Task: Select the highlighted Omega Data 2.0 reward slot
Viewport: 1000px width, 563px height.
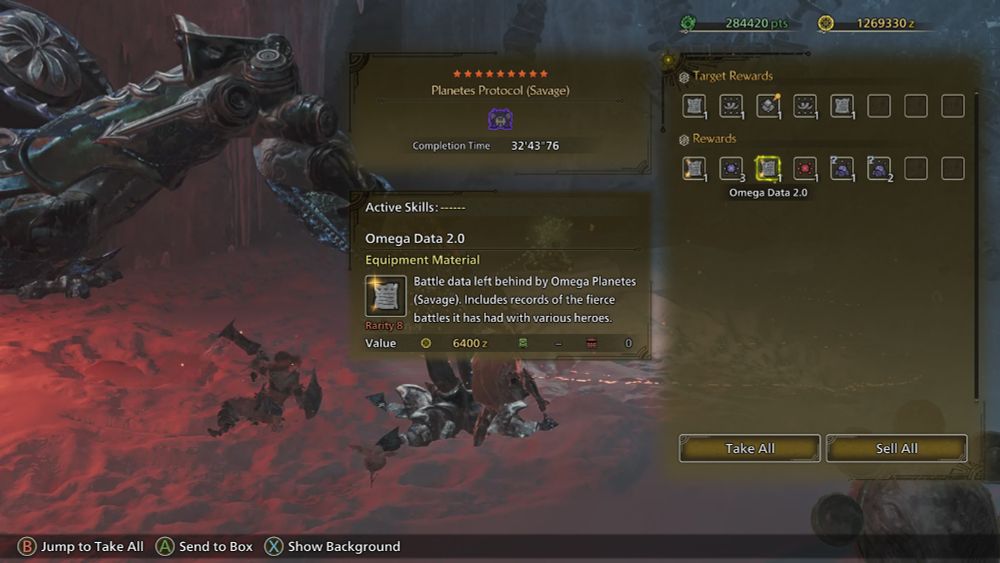Action: pyautogui.click(x=768, y=168)
